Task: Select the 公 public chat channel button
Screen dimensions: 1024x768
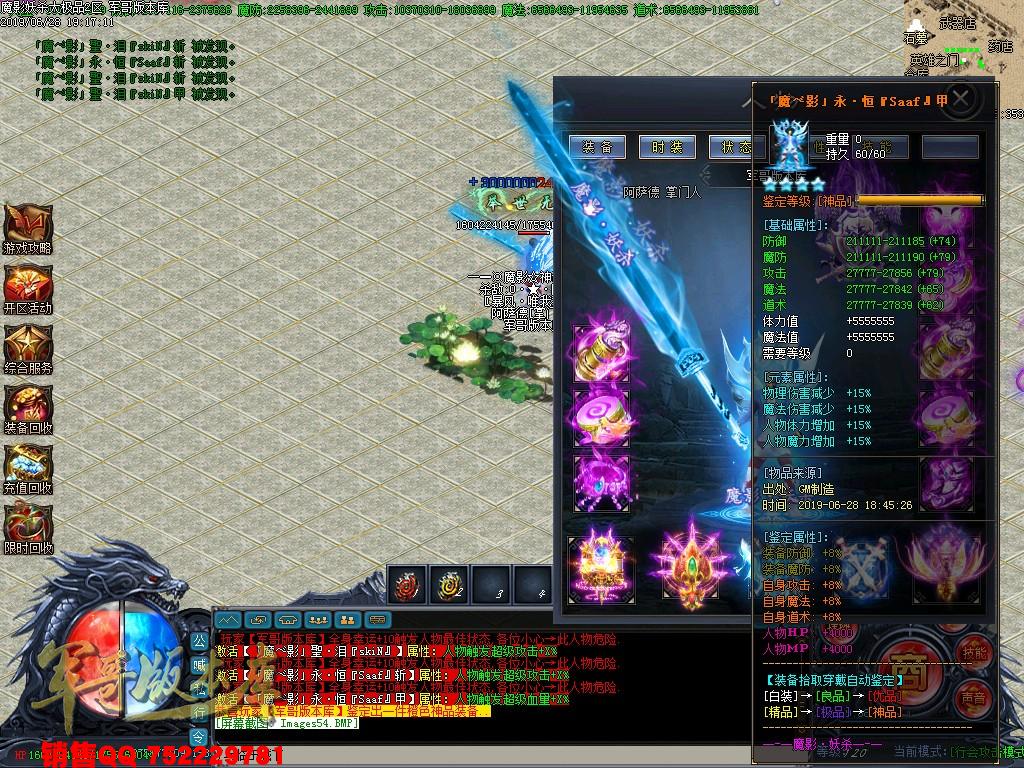Action: pyautogui.click(x=198, y=640)
